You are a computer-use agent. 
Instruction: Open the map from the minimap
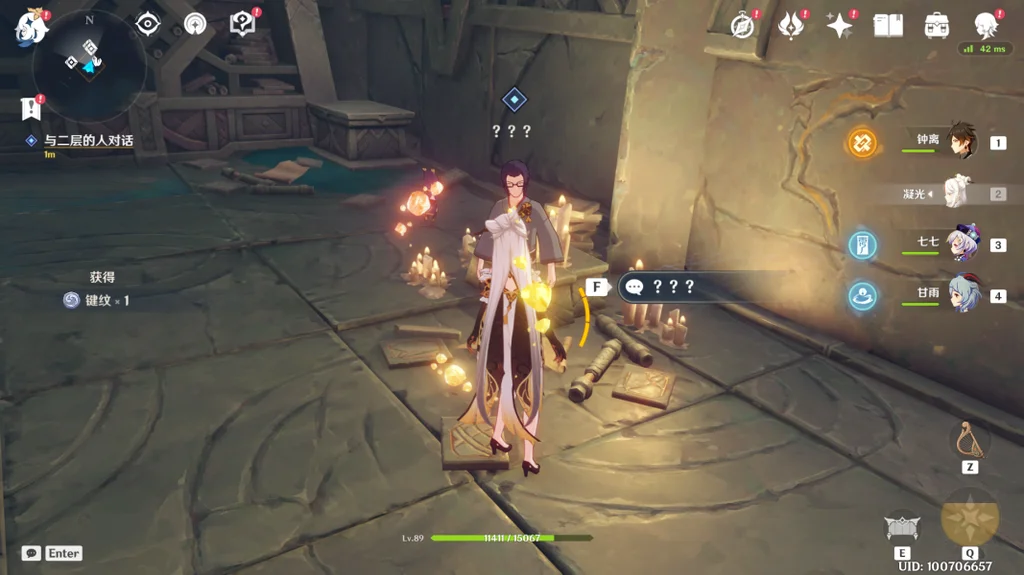pos(88,64)
